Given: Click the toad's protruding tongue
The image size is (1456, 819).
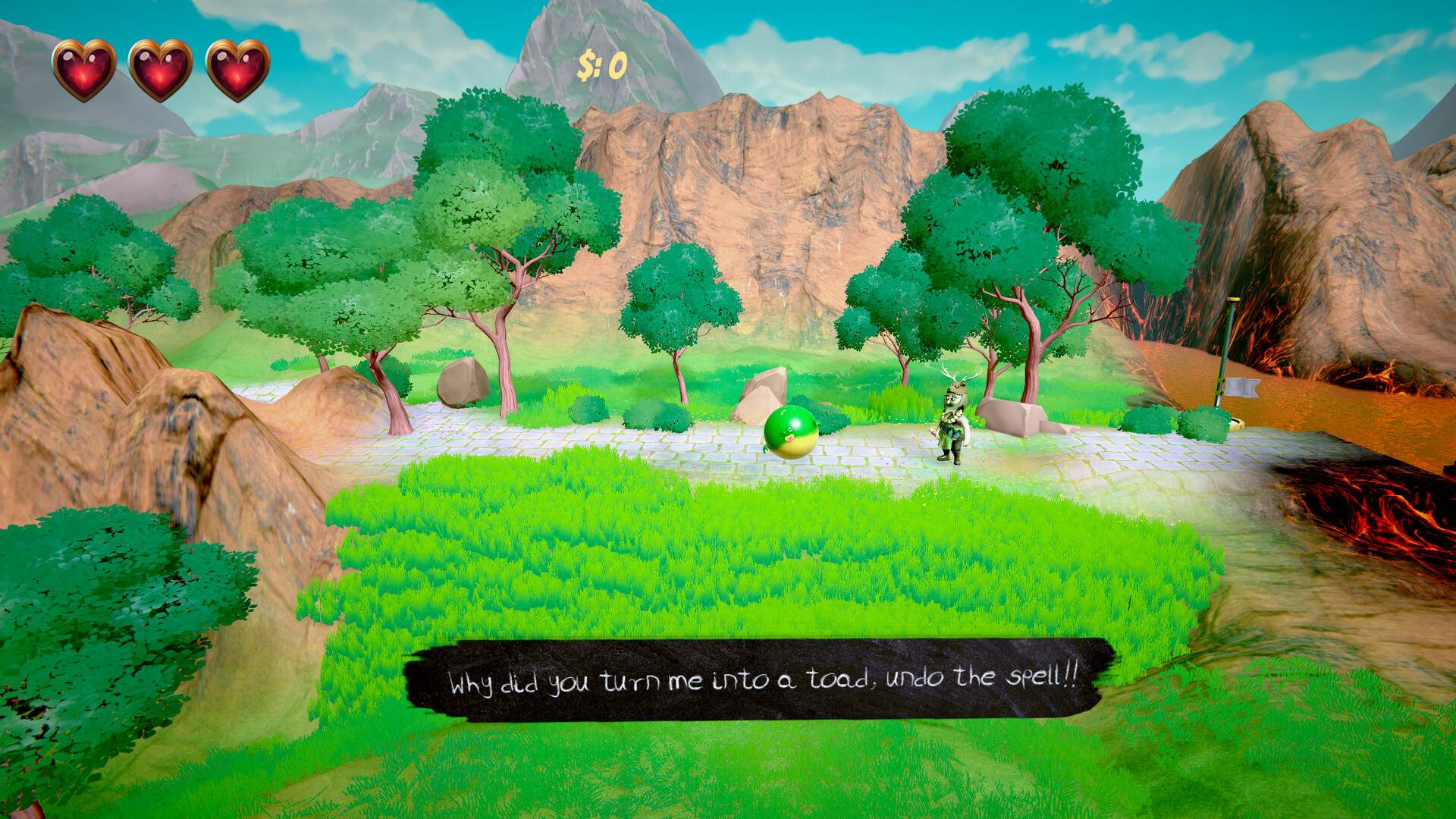Looking at the screenshot, I should point(790,440).
